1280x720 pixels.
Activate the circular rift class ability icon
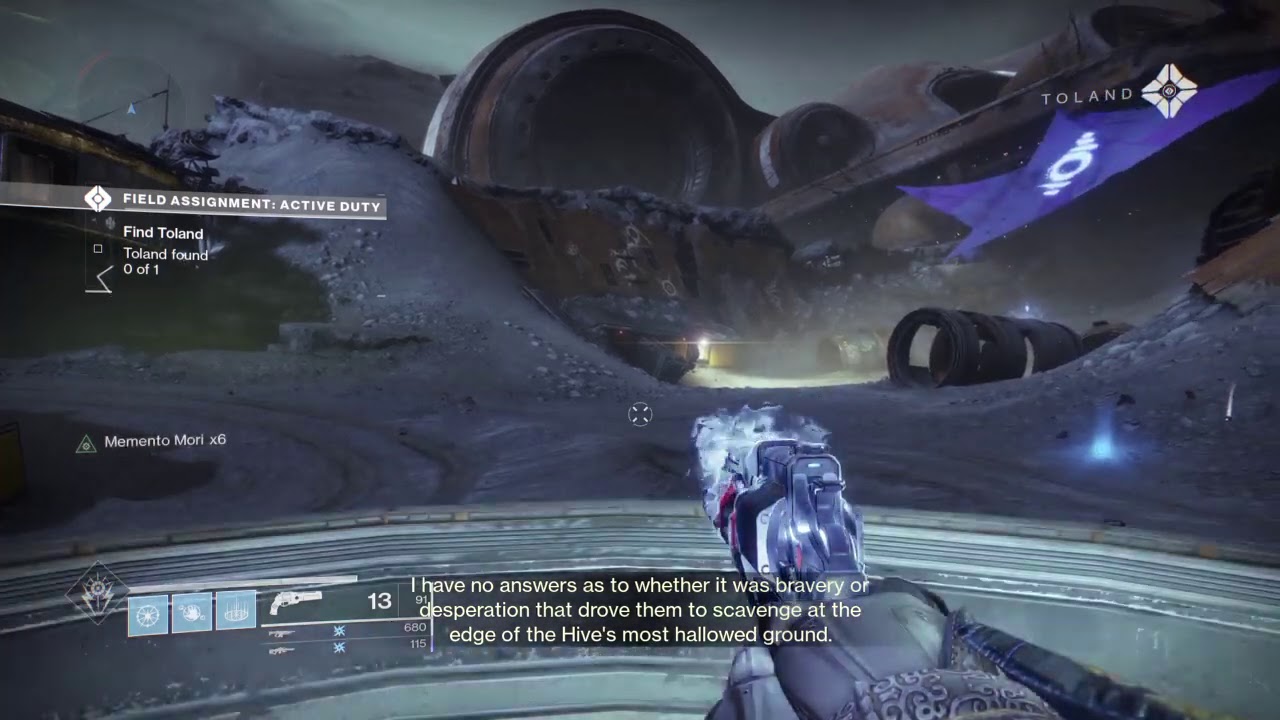click(x=235, y=611)
